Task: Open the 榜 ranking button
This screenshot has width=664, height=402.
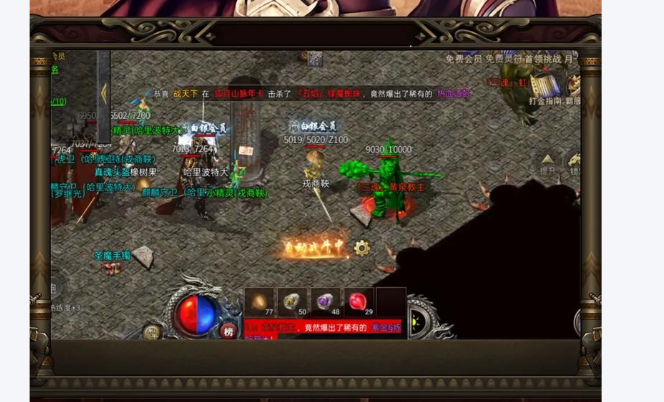Action: click(x=229, y=331)
